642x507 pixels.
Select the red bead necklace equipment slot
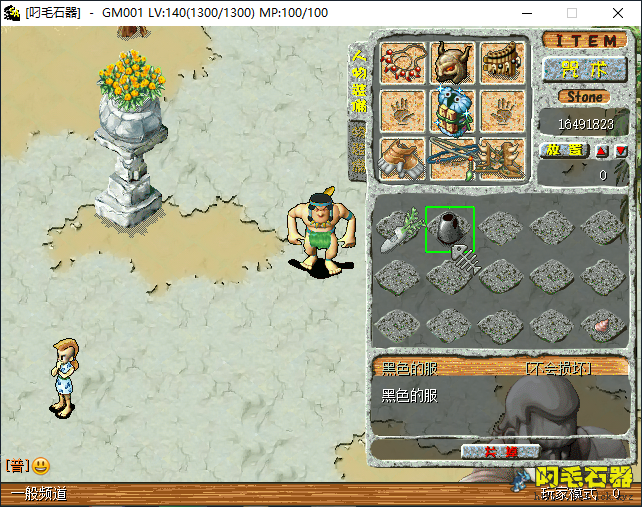coord(403,63)
